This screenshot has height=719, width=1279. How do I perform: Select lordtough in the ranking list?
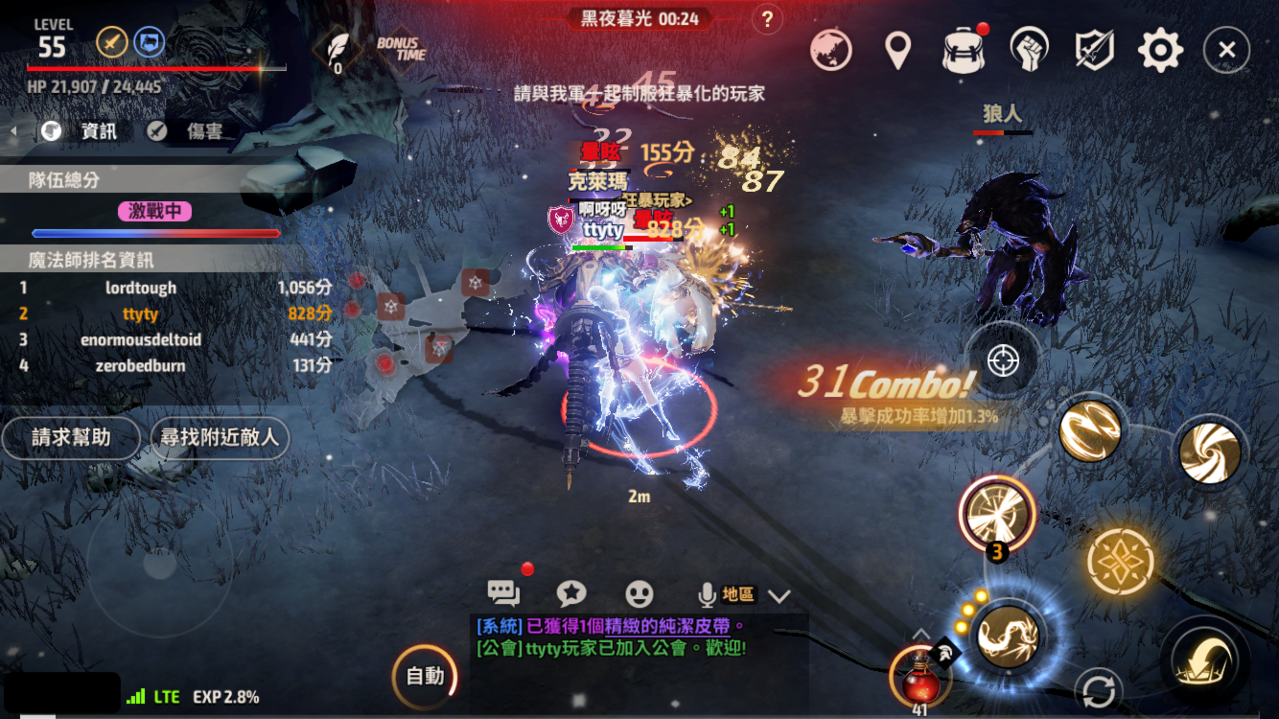[141, 288]
